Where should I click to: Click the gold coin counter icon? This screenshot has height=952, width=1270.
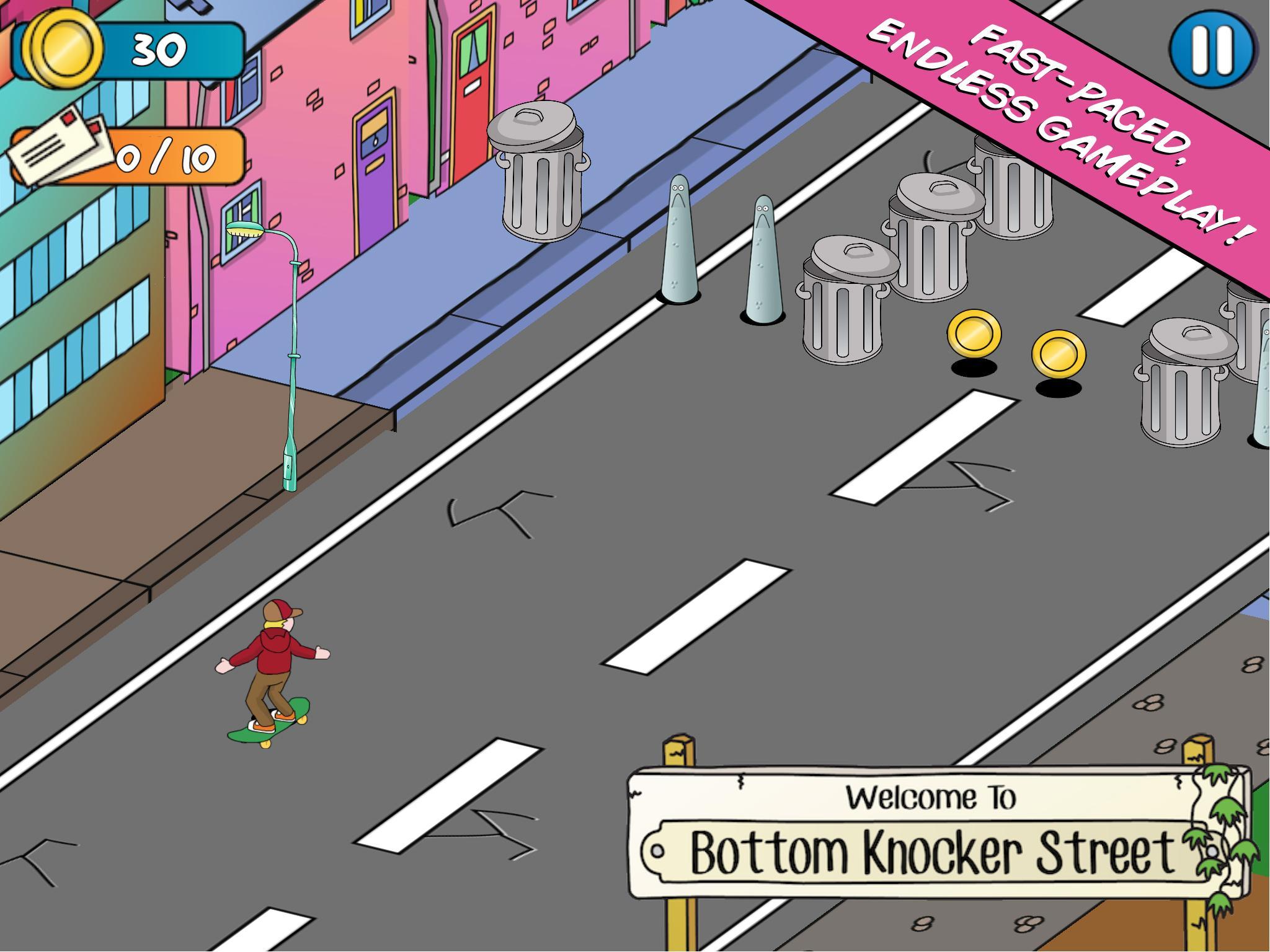coord(62,50)
